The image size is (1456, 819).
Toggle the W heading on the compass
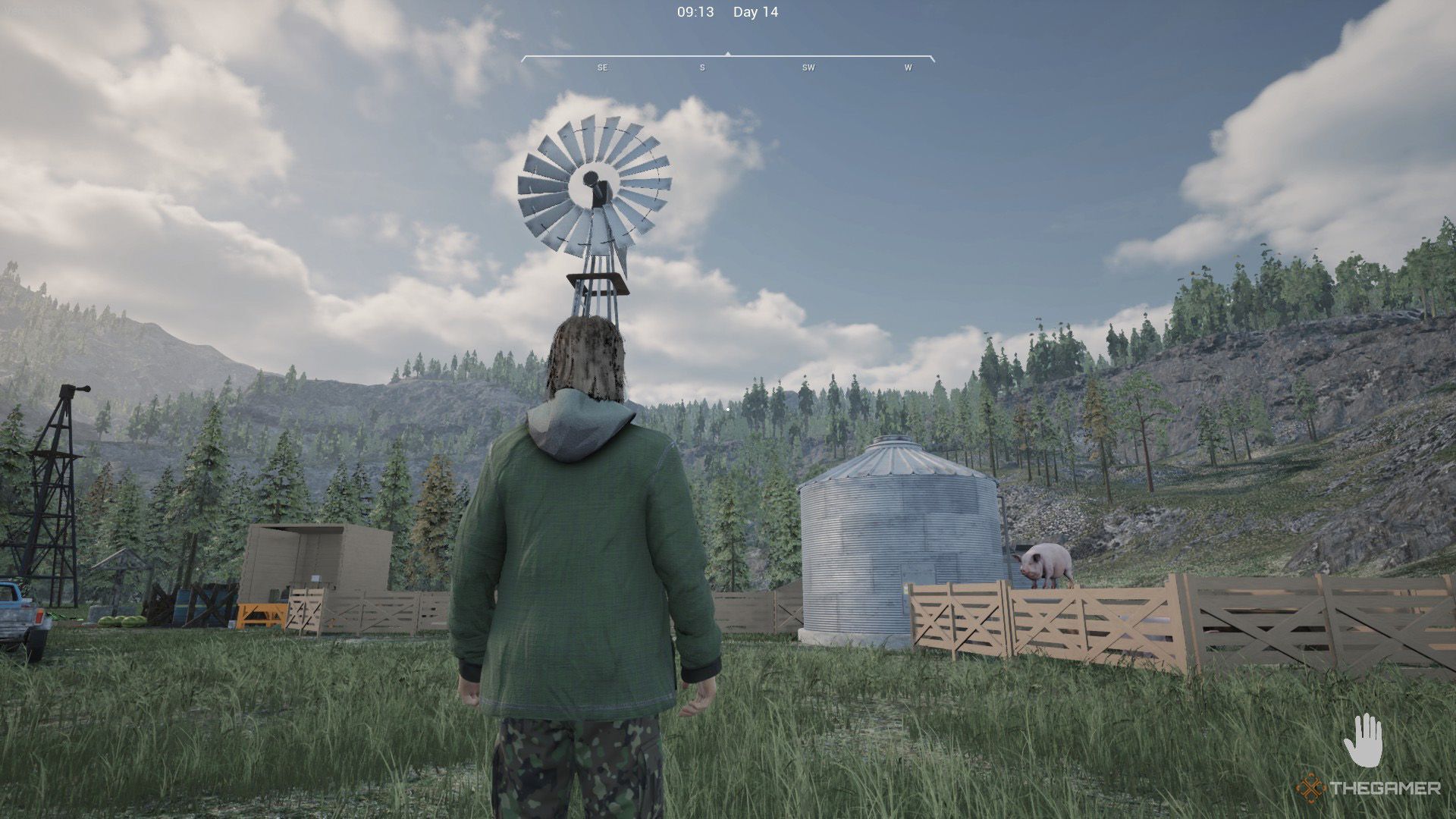tap(907, 67)
